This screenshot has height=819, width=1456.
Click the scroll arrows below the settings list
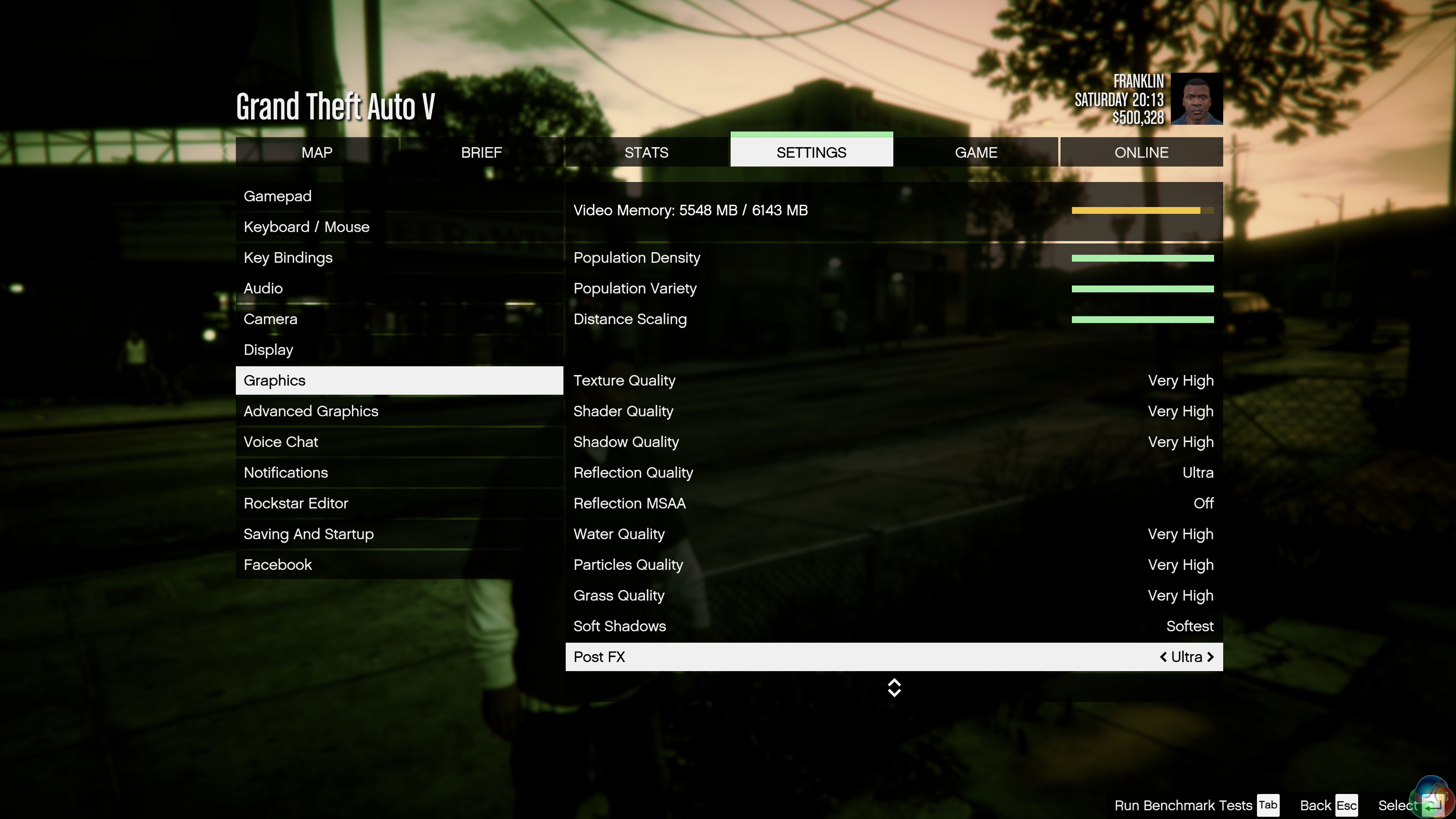894,688
